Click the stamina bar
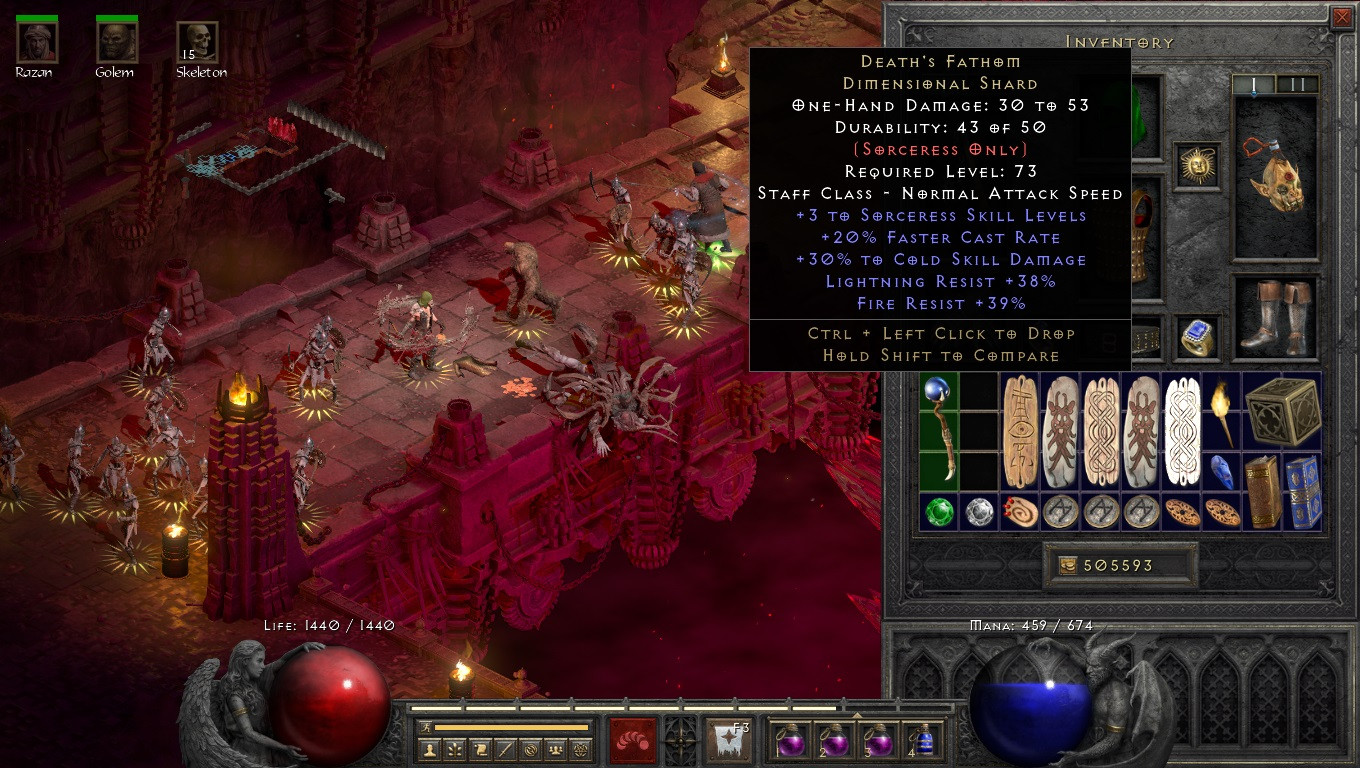Screen dimensions: 1360x768 [510, 728]
